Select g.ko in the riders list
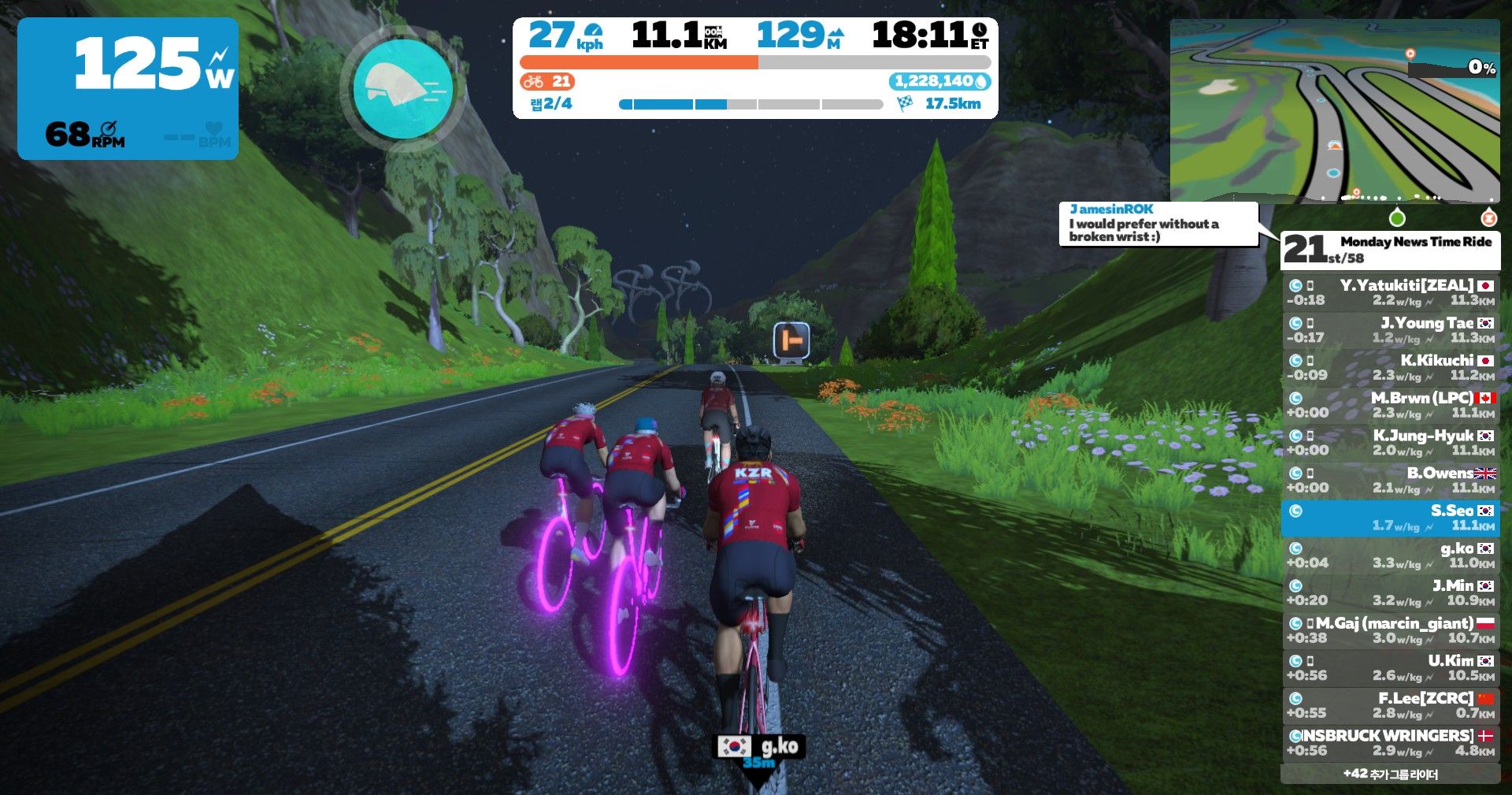Screen dimensions: 1512x795 click(1390, 555)
